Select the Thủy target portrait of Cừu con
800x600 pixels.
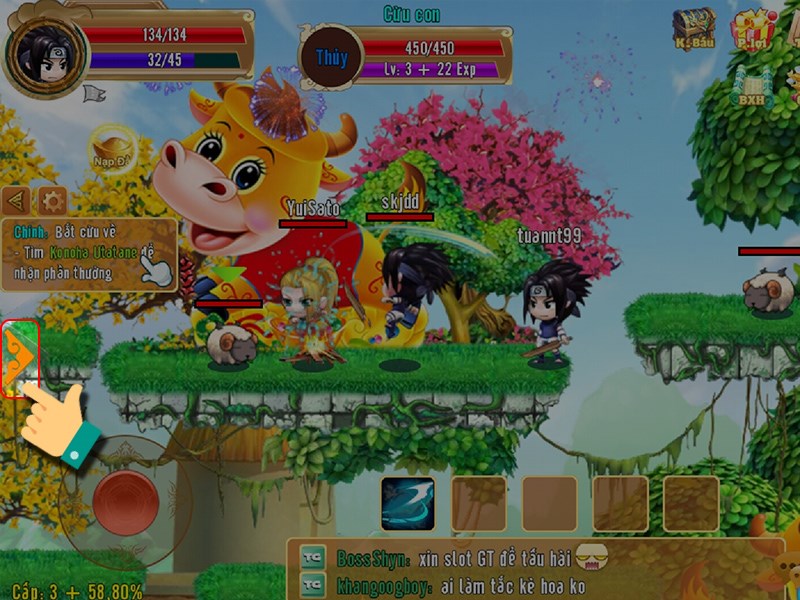(331, 59)
